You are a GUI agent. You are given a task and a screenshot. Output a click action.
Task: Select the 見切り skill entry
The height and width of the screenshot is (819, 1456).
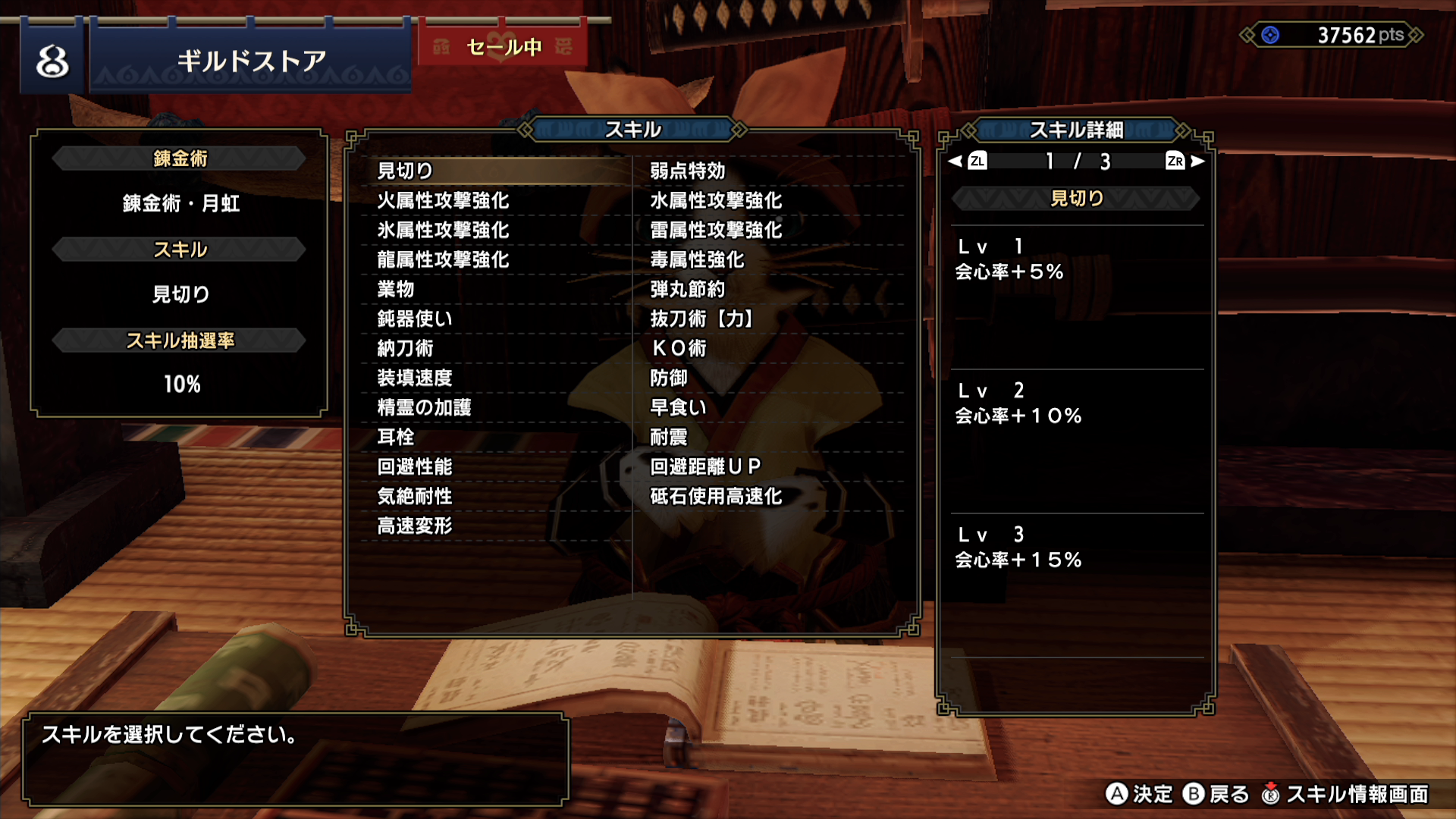coord(406,171)
